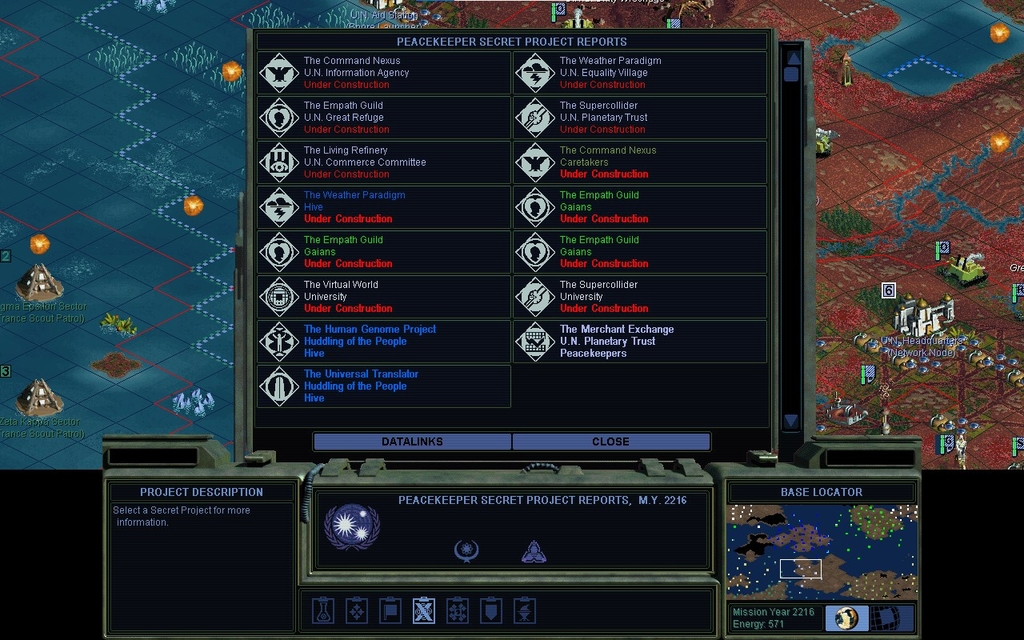The image size is (1024, 640).
Task: Open the Datalinks button
Action: [412, 441]
